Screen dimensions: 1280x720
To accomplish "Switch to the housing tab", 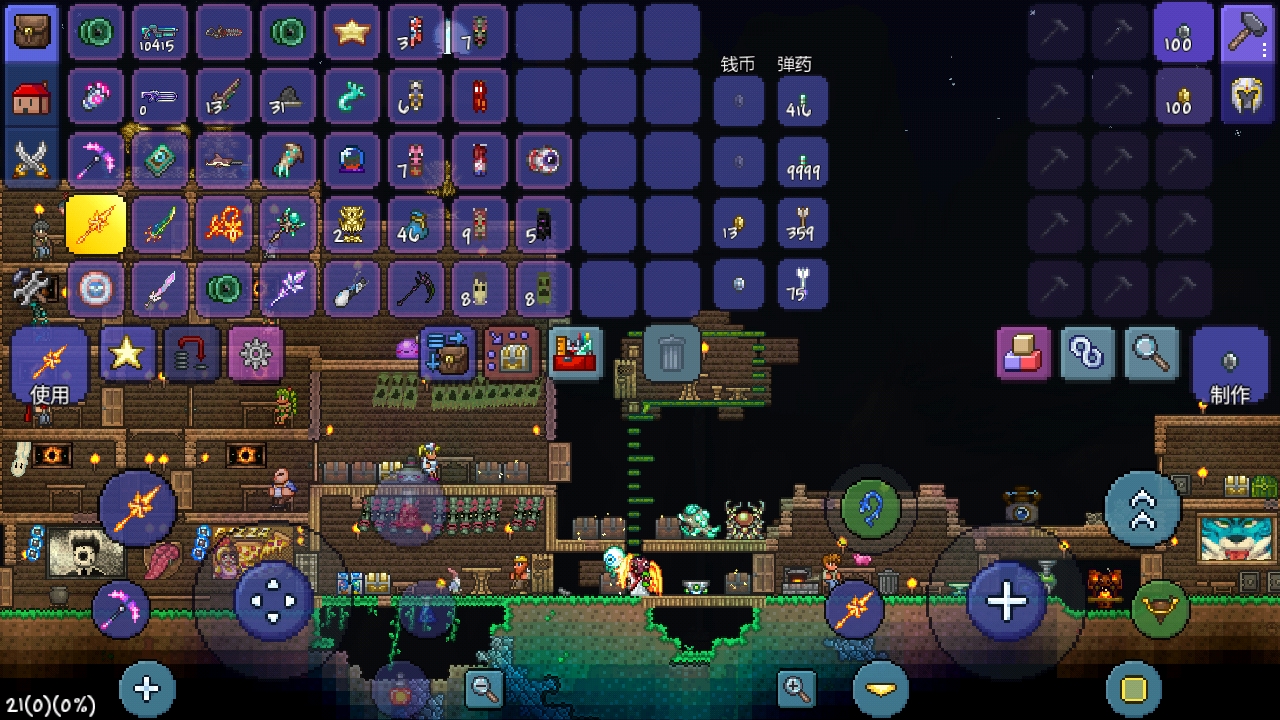I will 32,97.
